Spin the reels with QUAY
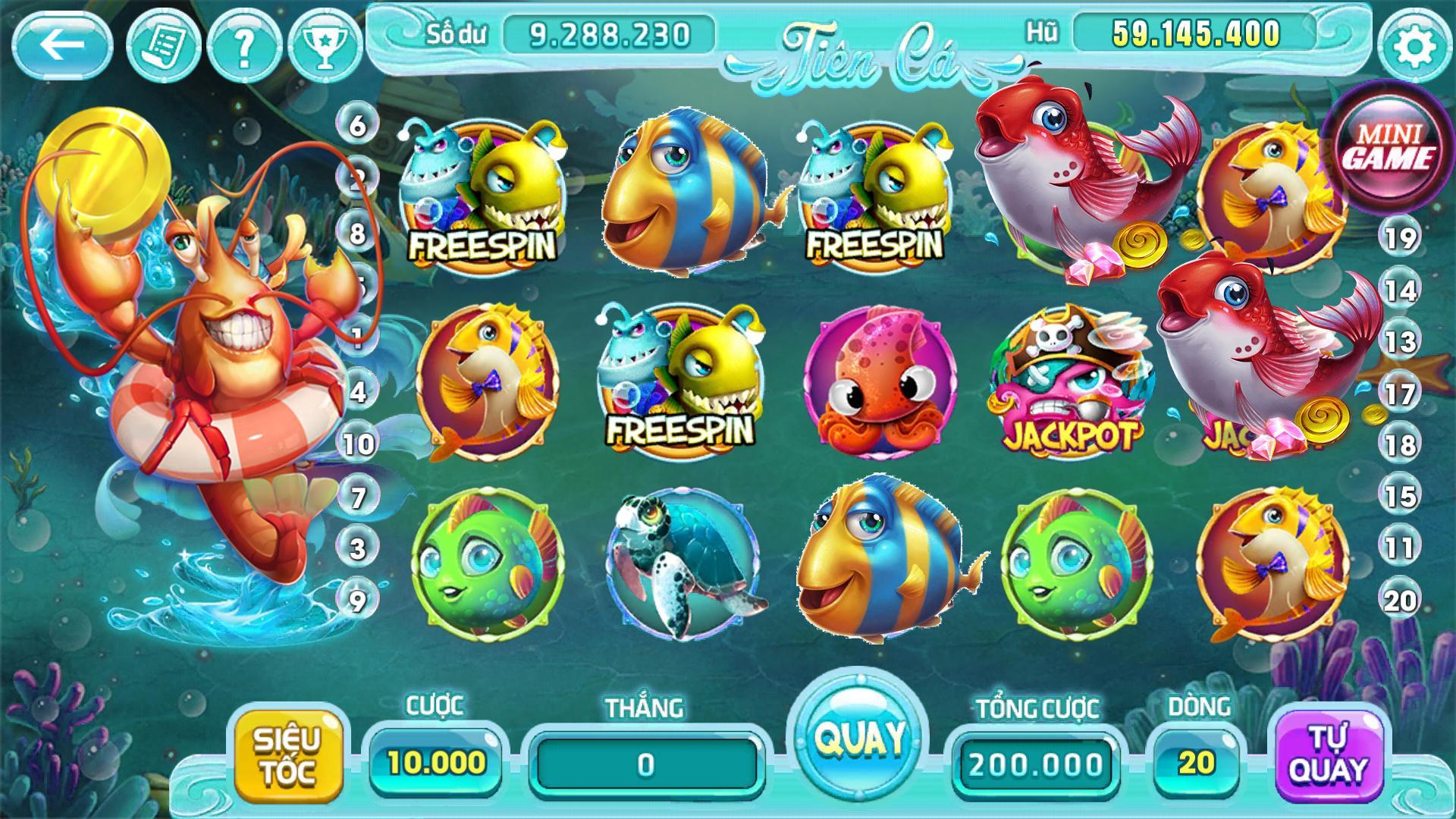Screen dimensions: 1456x819 coord(859,736)
